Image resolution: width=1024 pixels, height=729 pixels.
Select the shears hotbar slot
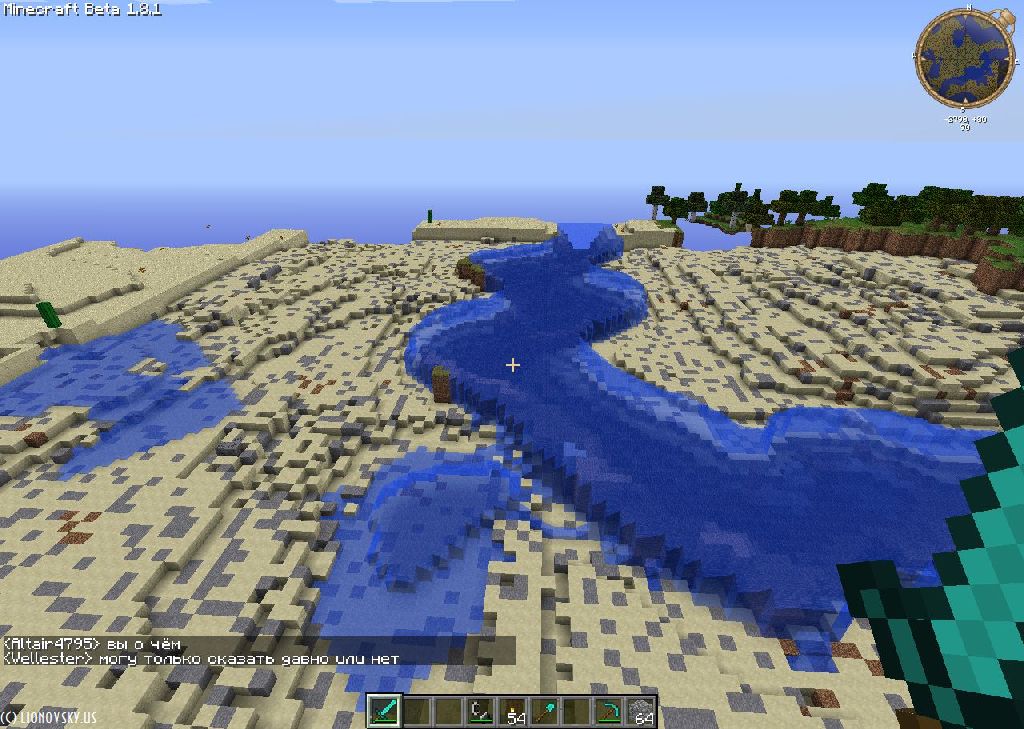[x=481, y=711]
